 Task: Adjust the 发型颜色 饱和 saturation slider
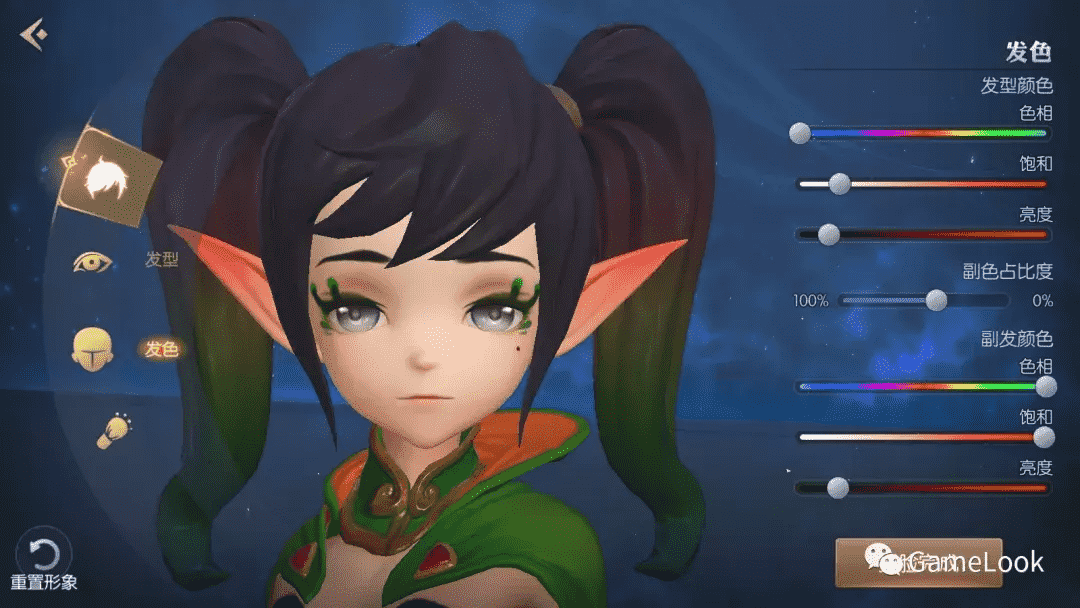click(x=840, y=184)
